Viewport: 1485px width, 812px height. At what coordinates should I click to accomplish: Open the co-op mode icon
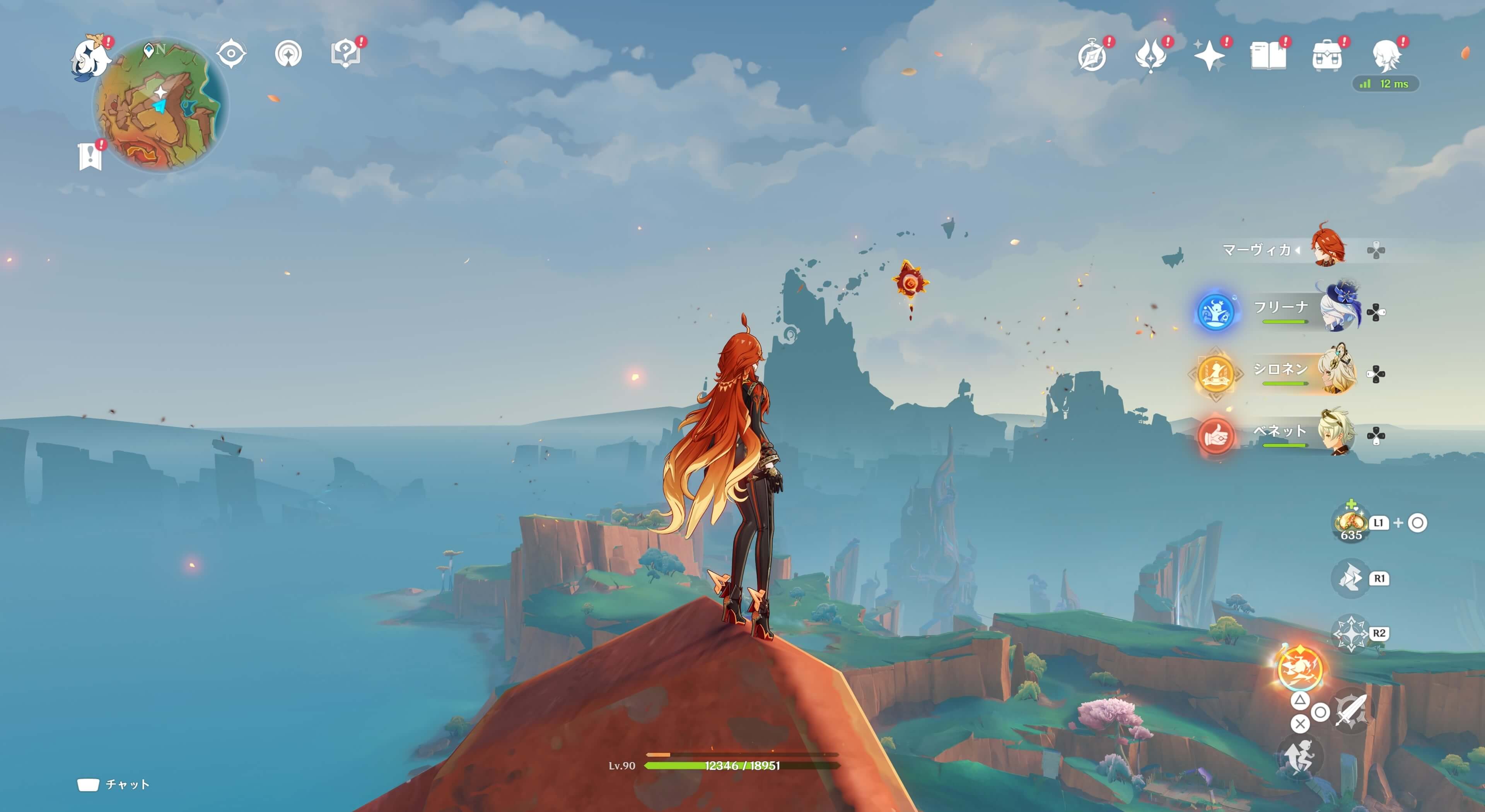(288, 54)
